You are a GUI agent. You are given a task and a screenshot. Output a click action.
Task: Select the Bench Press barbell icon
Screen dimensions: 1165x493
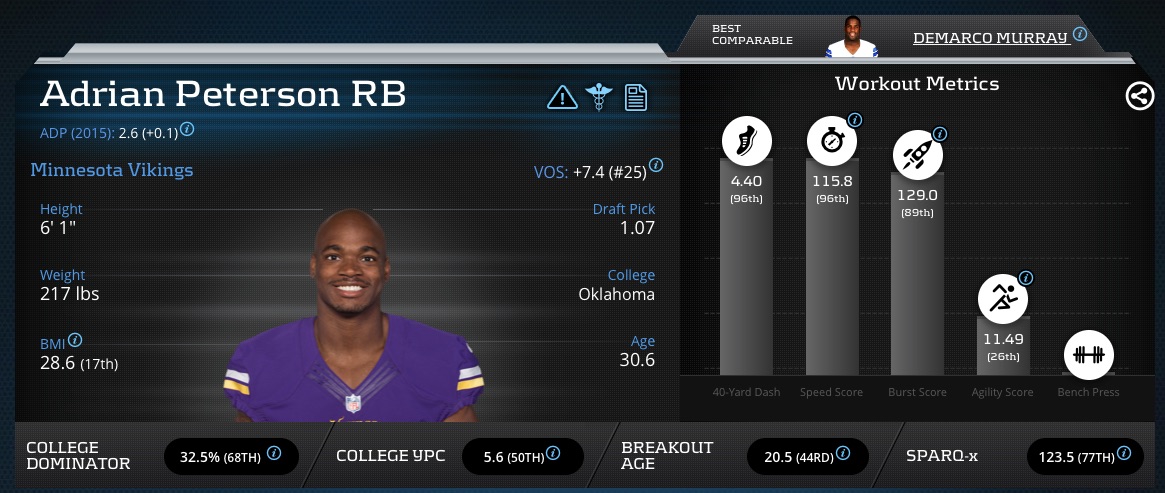coord(1087,355)
